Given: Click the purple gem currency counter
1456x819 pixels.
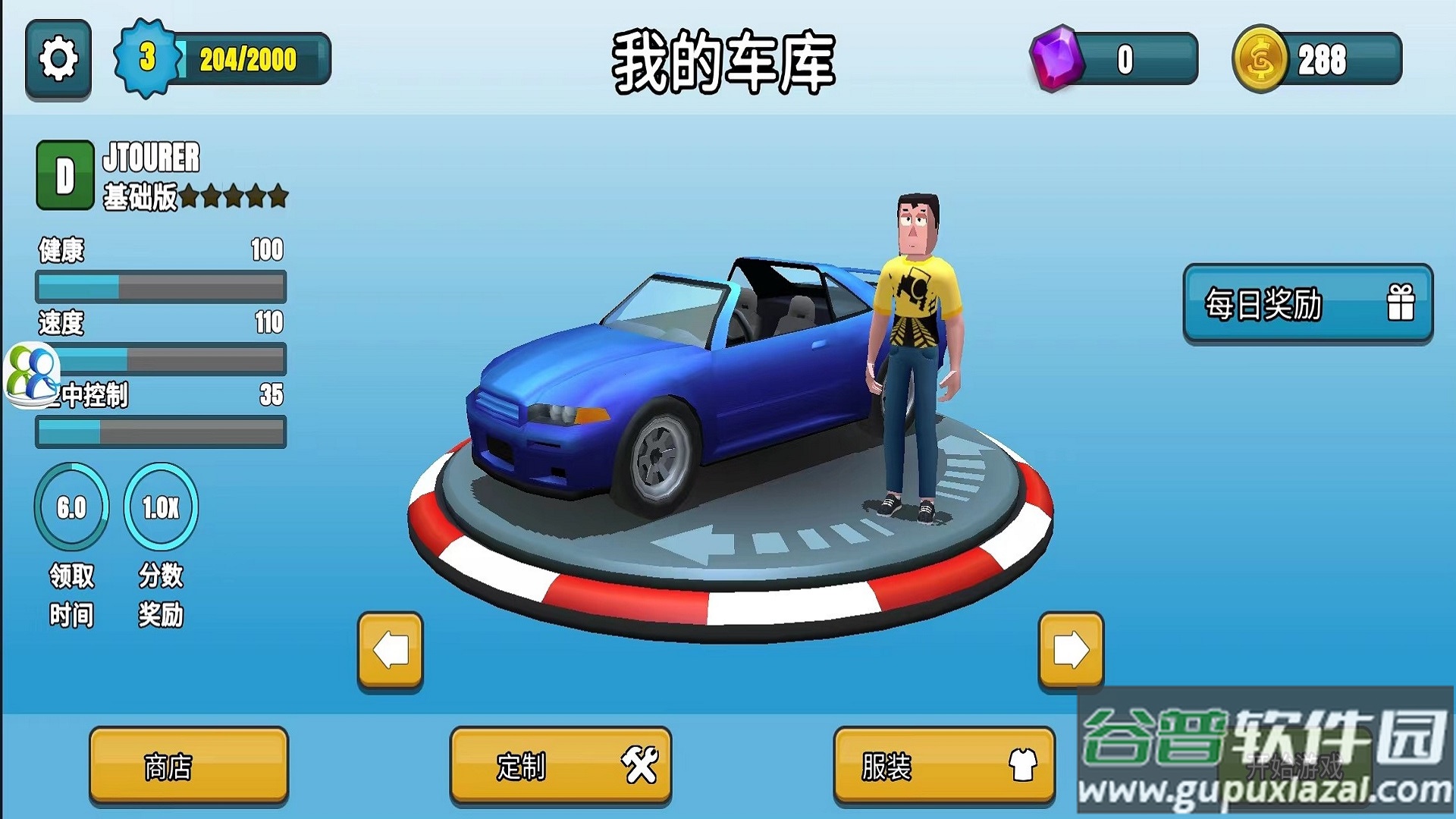Looking at the screenshot, I should [1115, 59].
